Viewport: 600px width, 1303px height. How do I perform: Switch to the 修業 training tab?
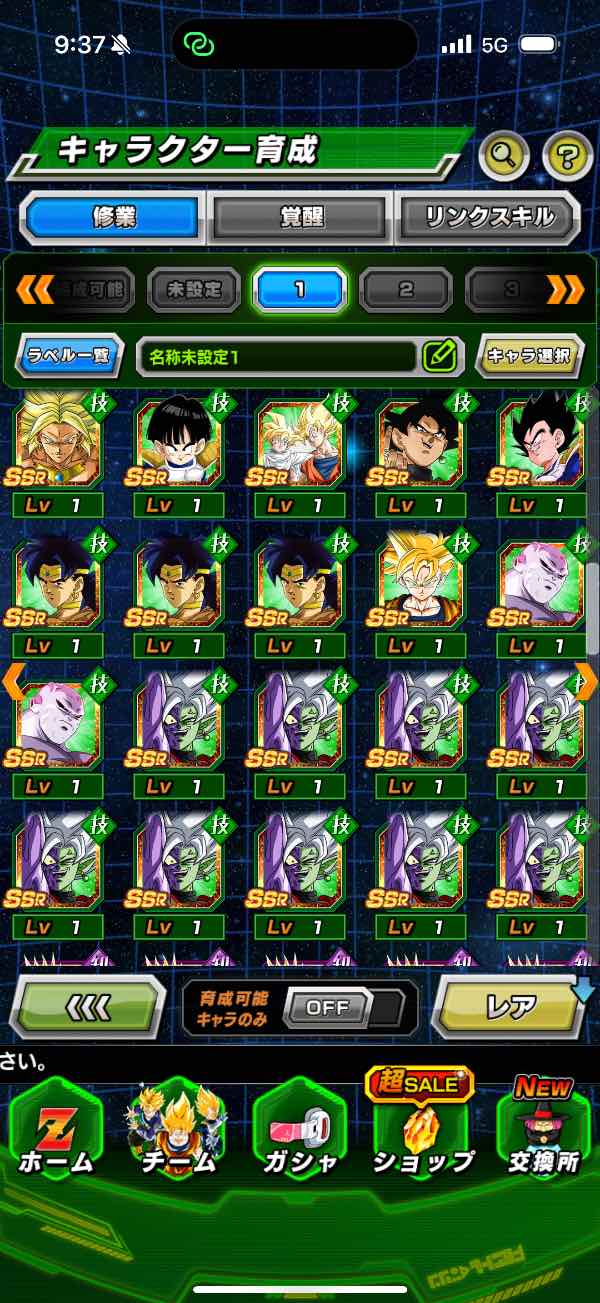click(112, 217)
